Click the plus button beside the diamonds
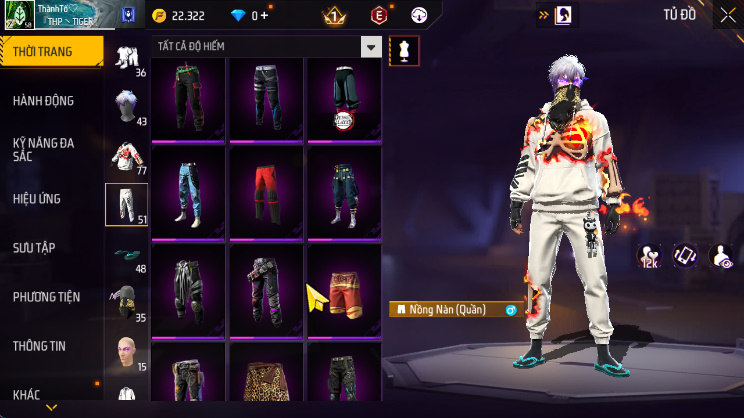The height and width of the screenshot is (418, 744). click(x=264, y=16)
